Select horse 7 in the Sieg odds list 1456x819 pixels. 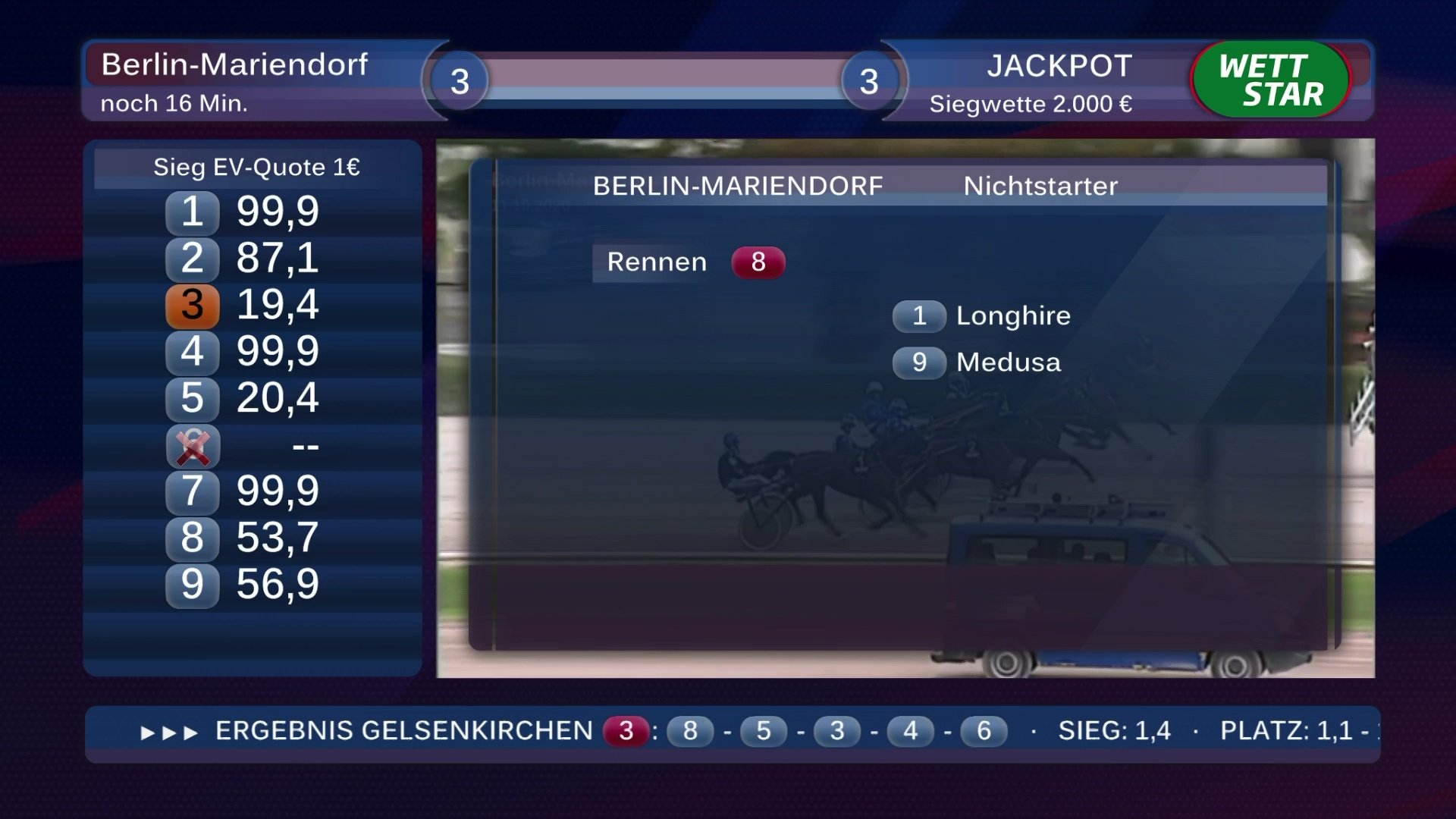pyautogui.click(x=243, y=491)
